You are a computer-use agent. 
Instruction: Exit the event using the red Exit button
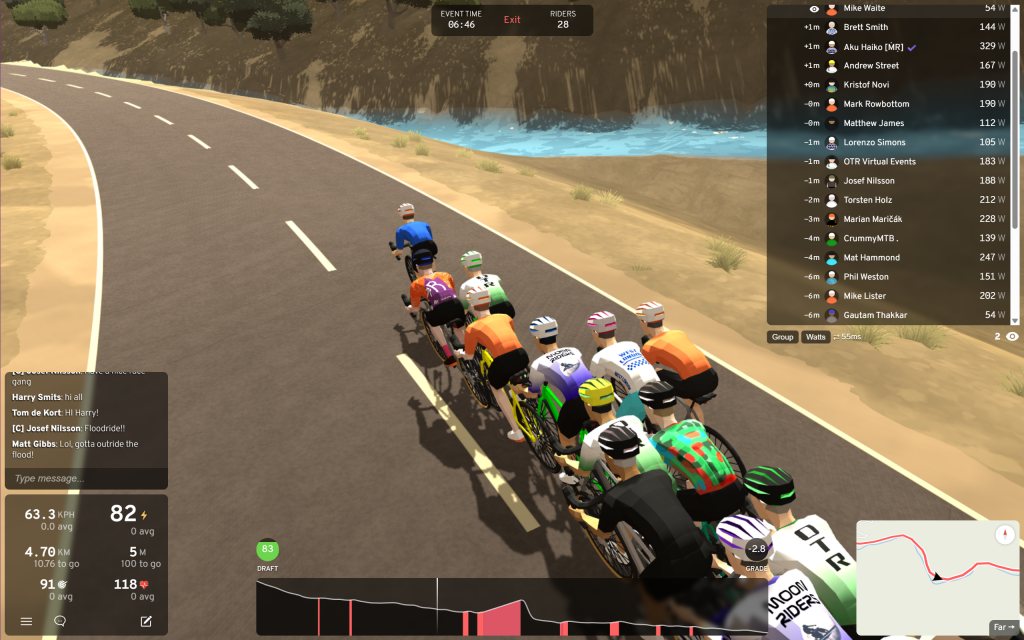click(512, 20)
